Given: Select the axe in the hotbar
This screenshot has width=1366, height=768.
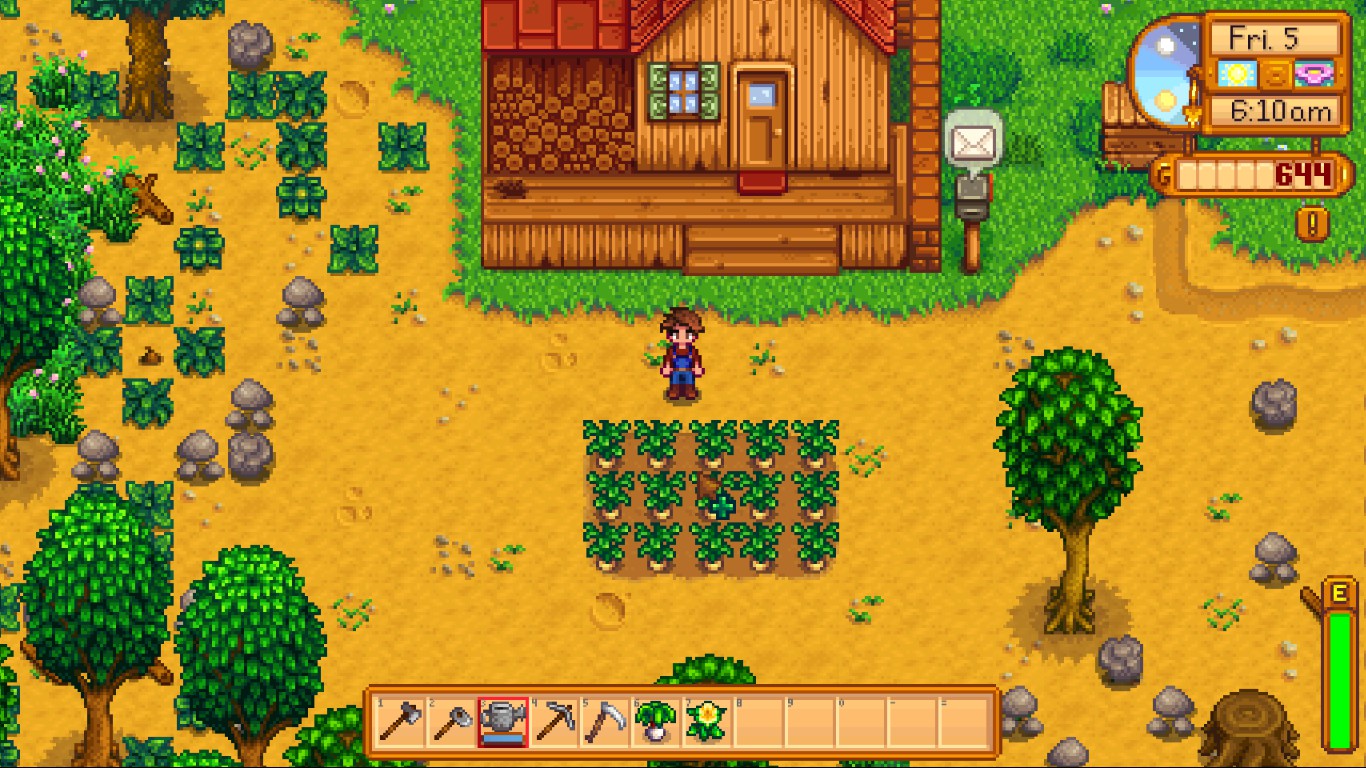Looking at the screenshot, I should tap(401, 721).
